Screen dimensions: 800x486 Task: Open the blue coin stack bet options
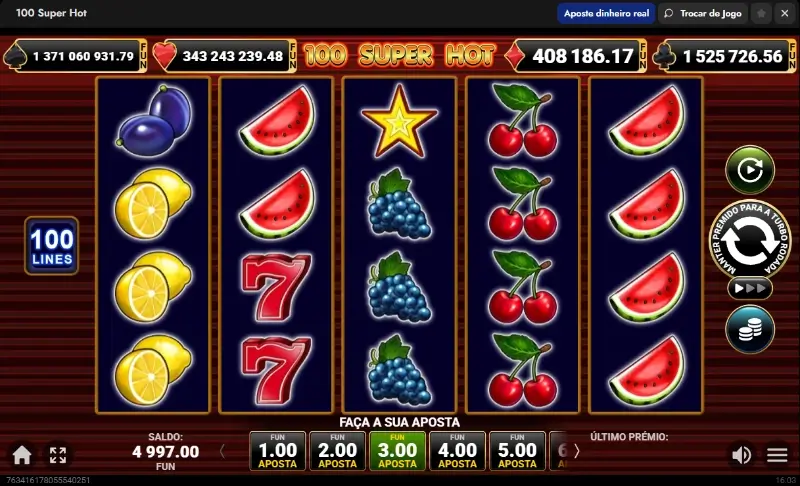[x=749, y=329]
